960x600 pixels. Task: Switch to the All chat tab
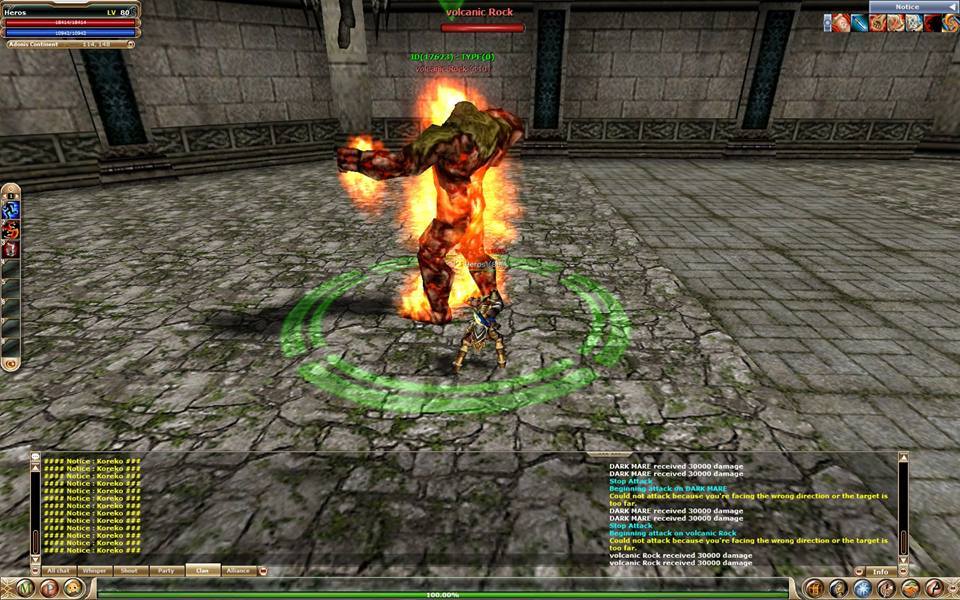[58, 570]
